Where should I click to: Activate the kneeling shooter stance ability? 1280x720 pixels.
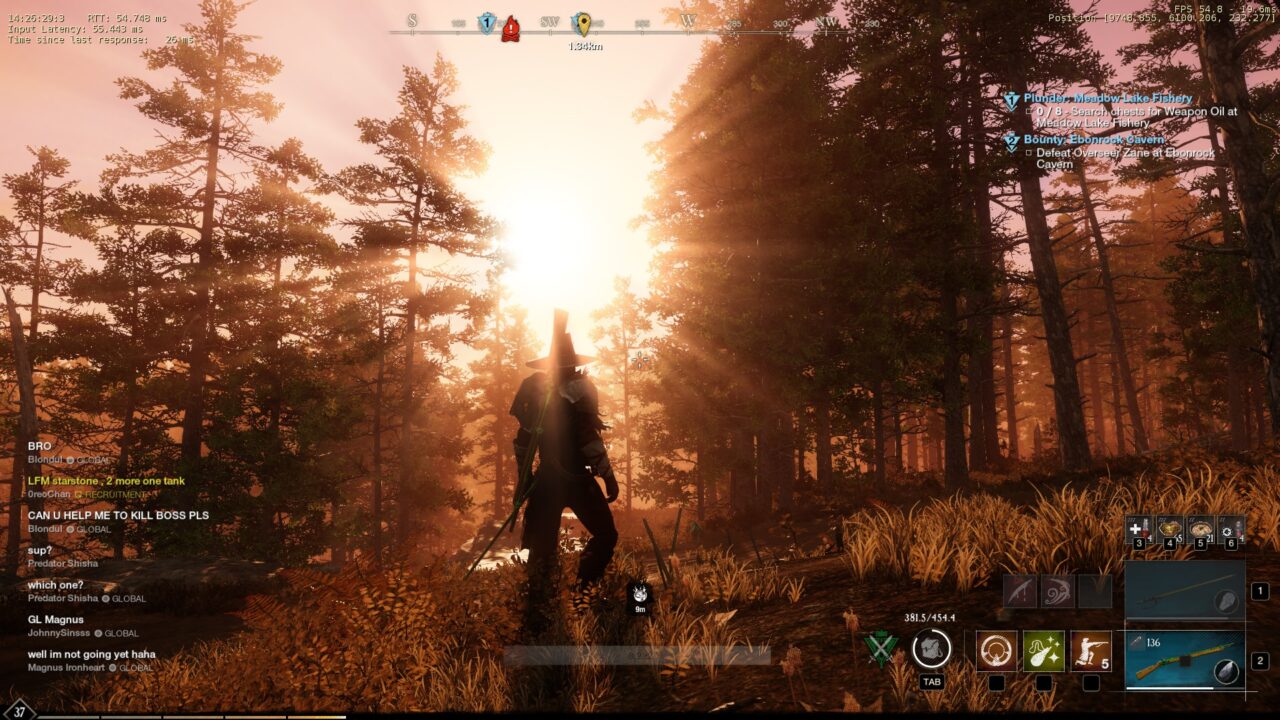point(1090,650)
